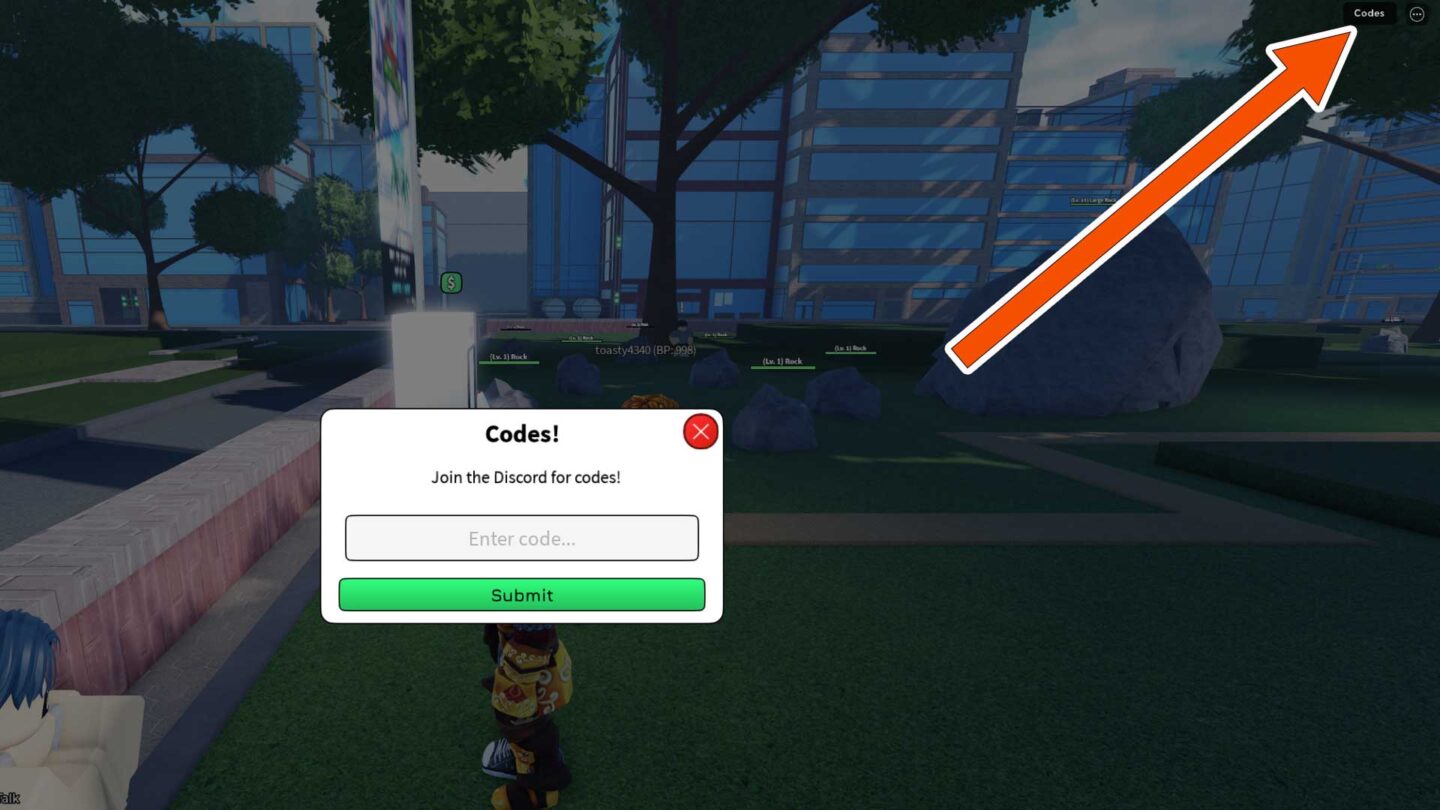The image size is (1440, 810).
Task: Click the red X close icon on Codes popup
Action: pyautogui.click(x=700, y=431)
